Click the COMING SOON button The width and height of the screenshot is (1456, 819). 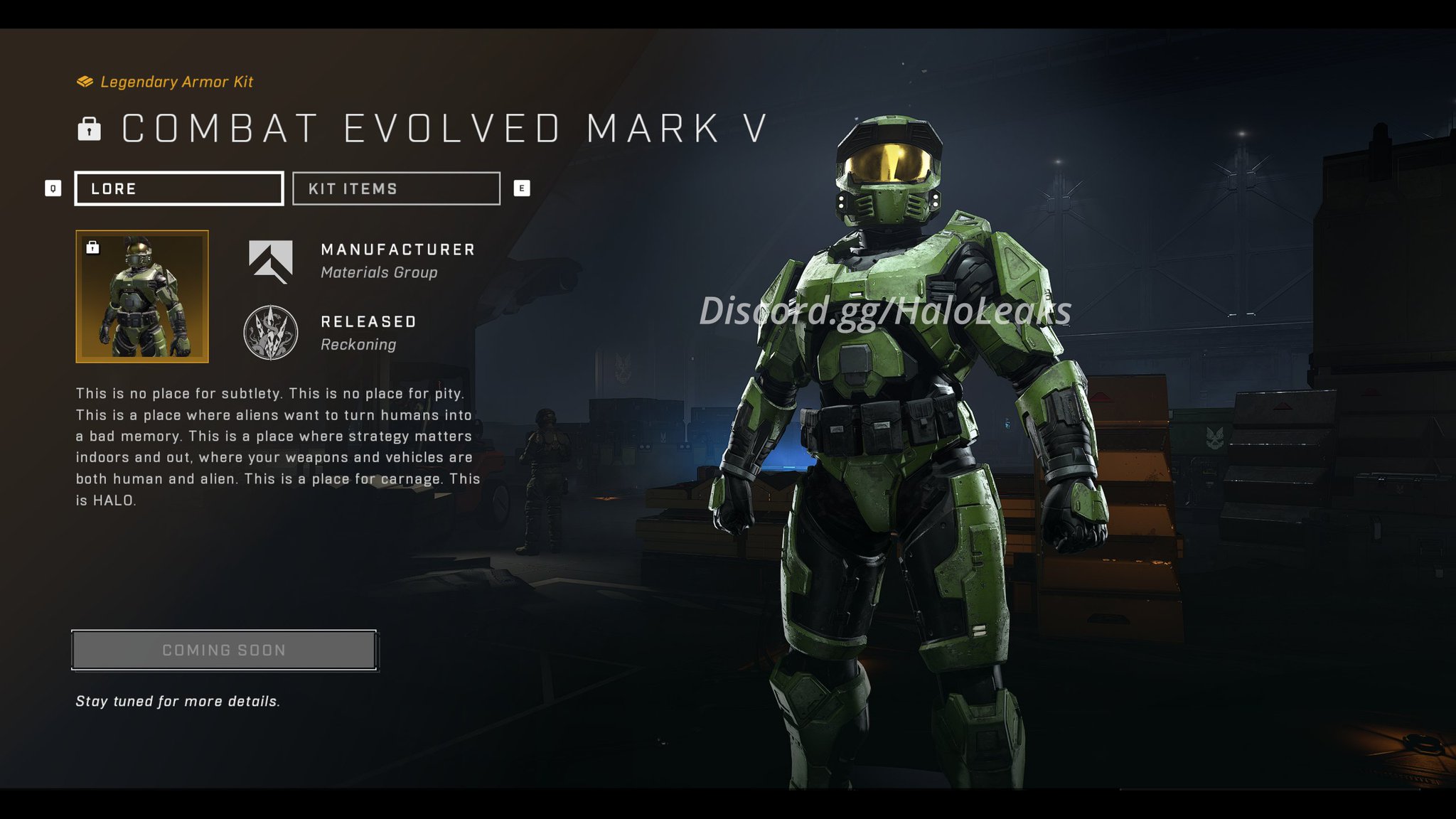223,649
